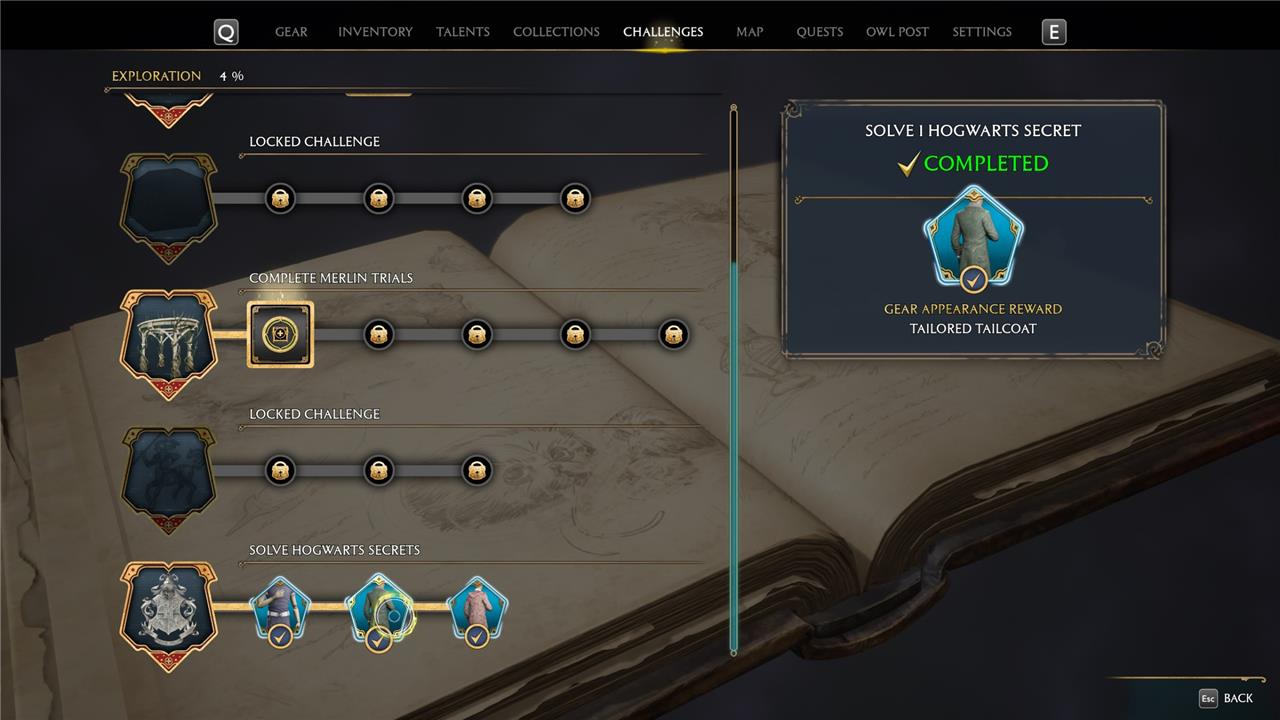Switch to the Quests tab

[820, 32]
